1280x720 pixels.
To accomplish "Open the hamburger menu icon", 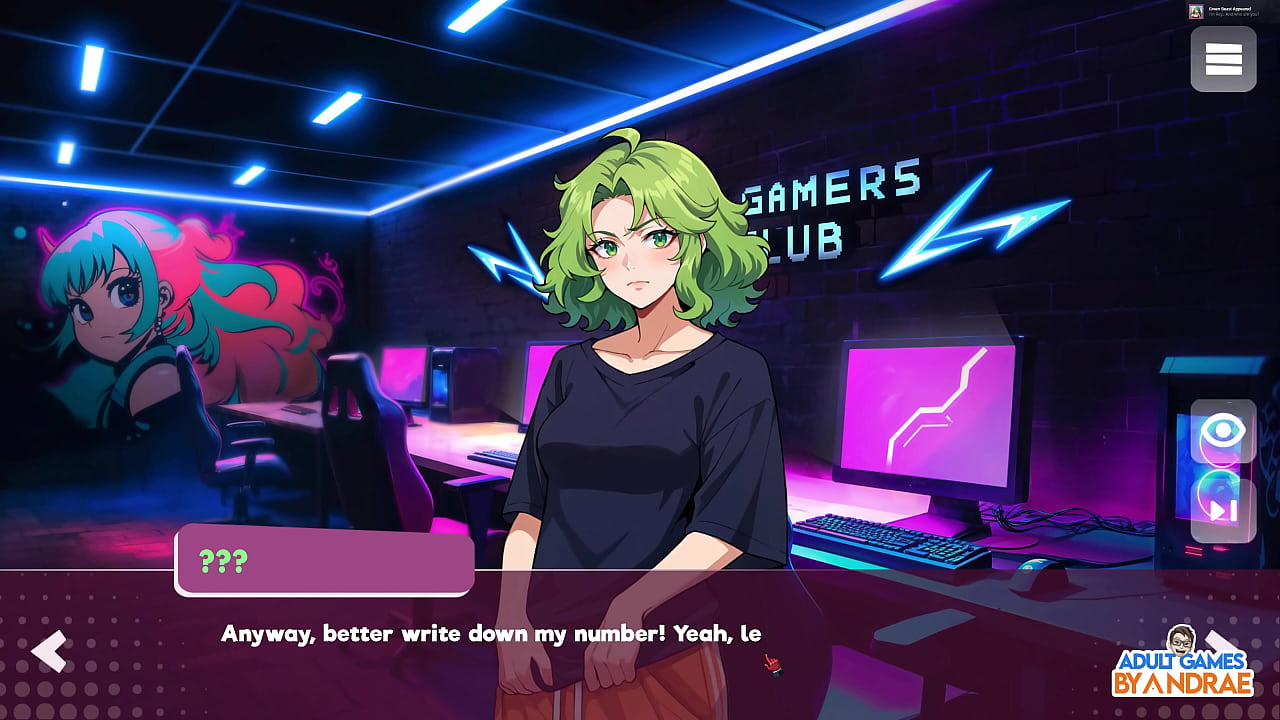I will point(1222,58).
